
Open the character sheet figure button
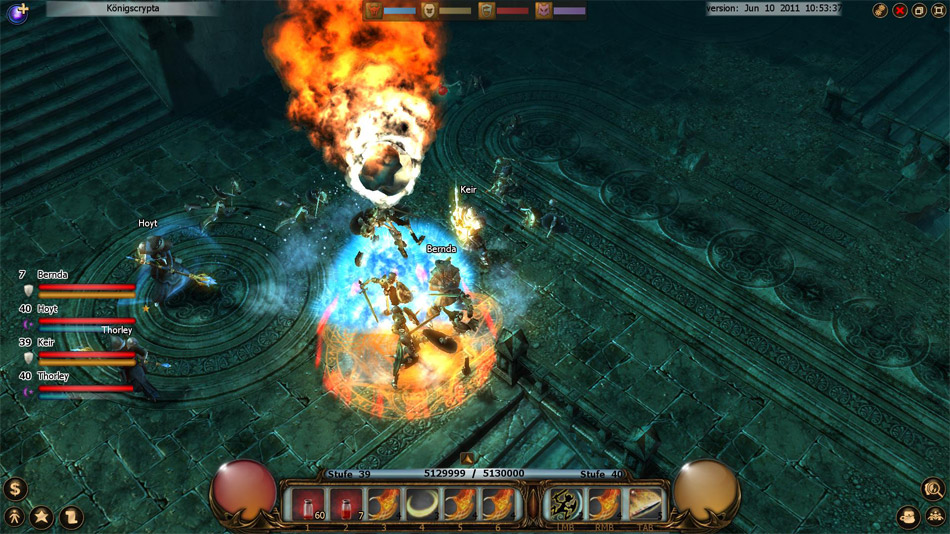[x=14, y=517]
